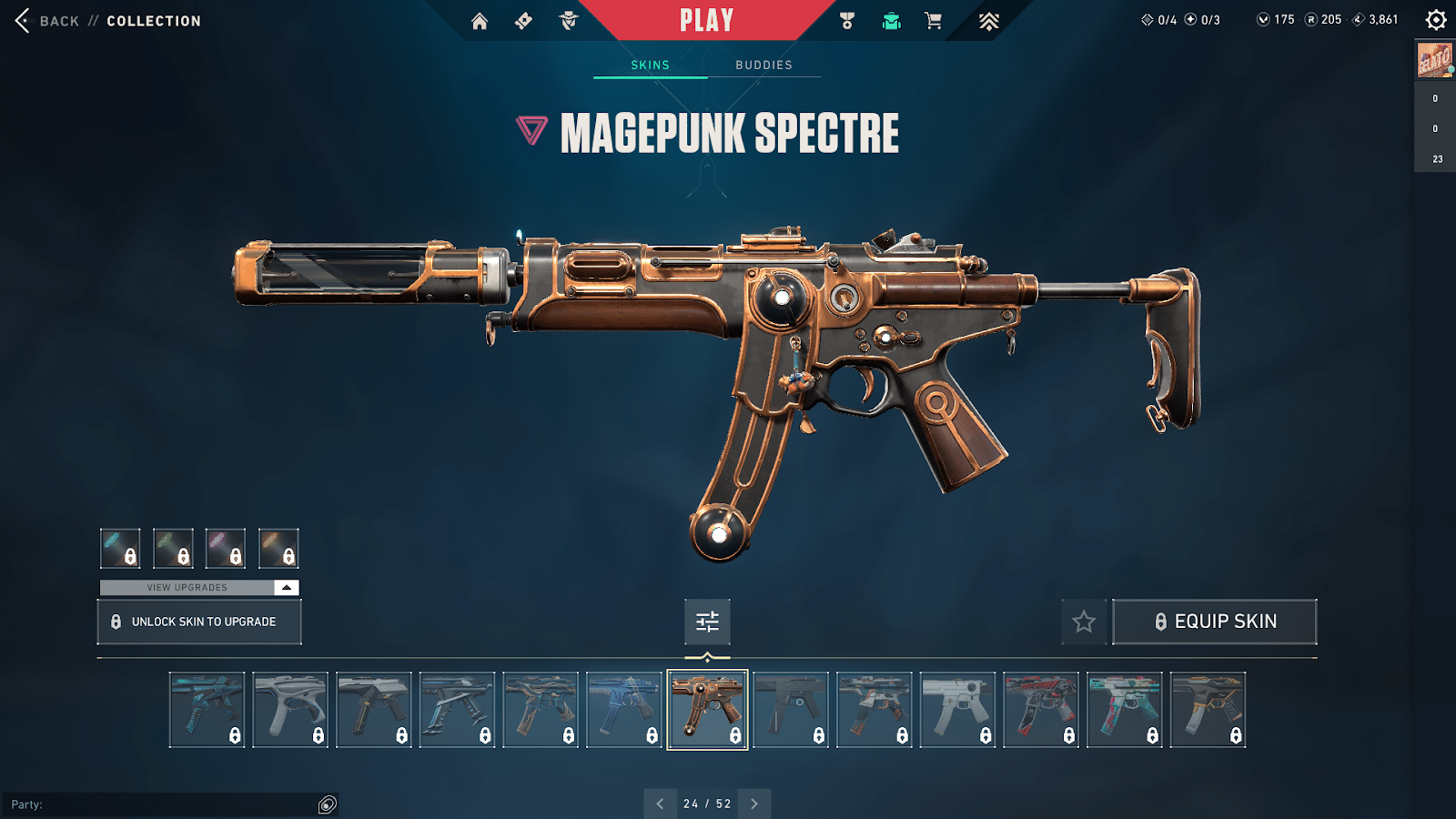This screenshot has width=1456, height=819.
Task: Toggle the favorite star for Magepunk Spectre
Action: coord(1085,622)
